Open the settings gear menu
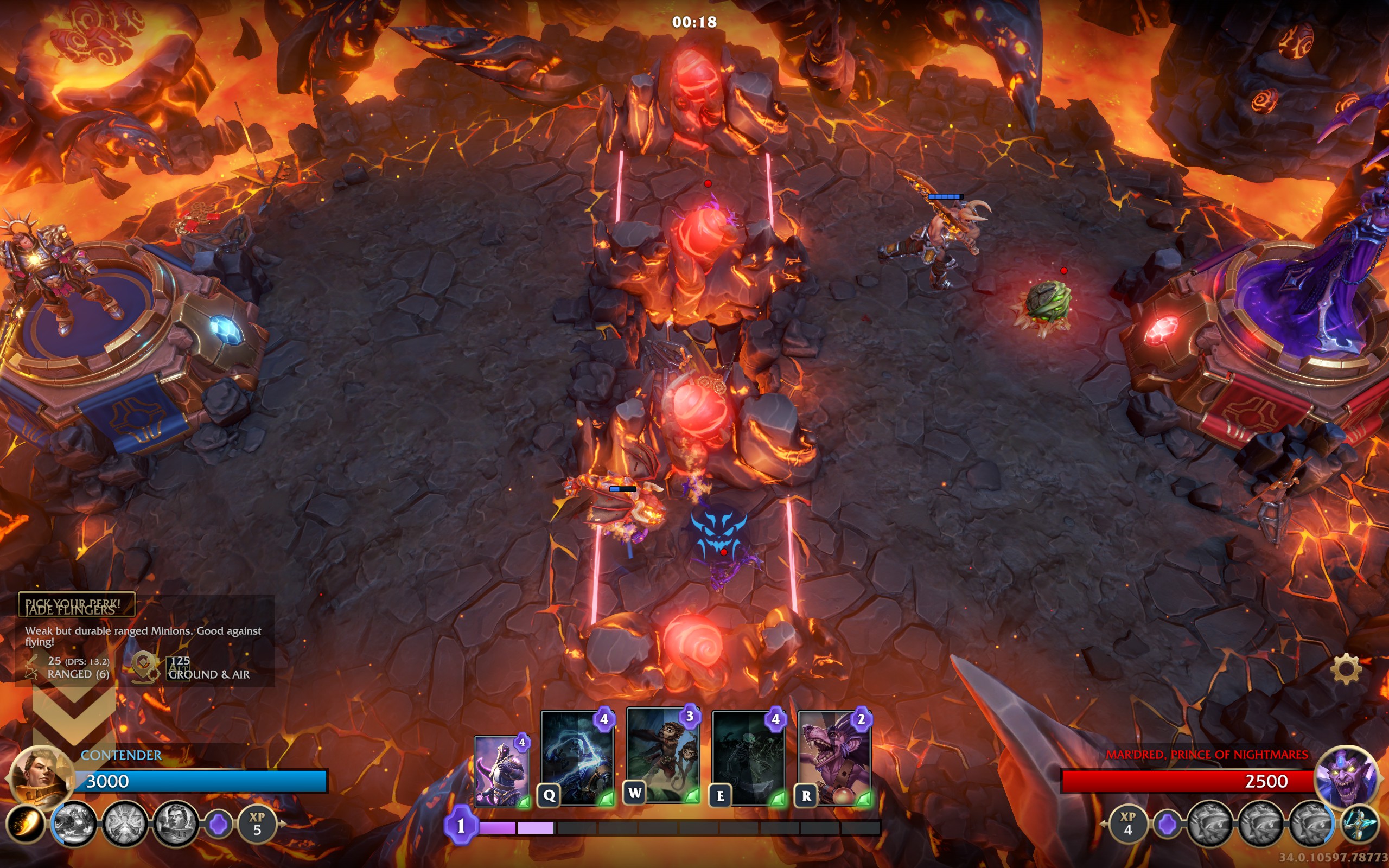This screenshot has height=868, width=1389. (1346, 669)
